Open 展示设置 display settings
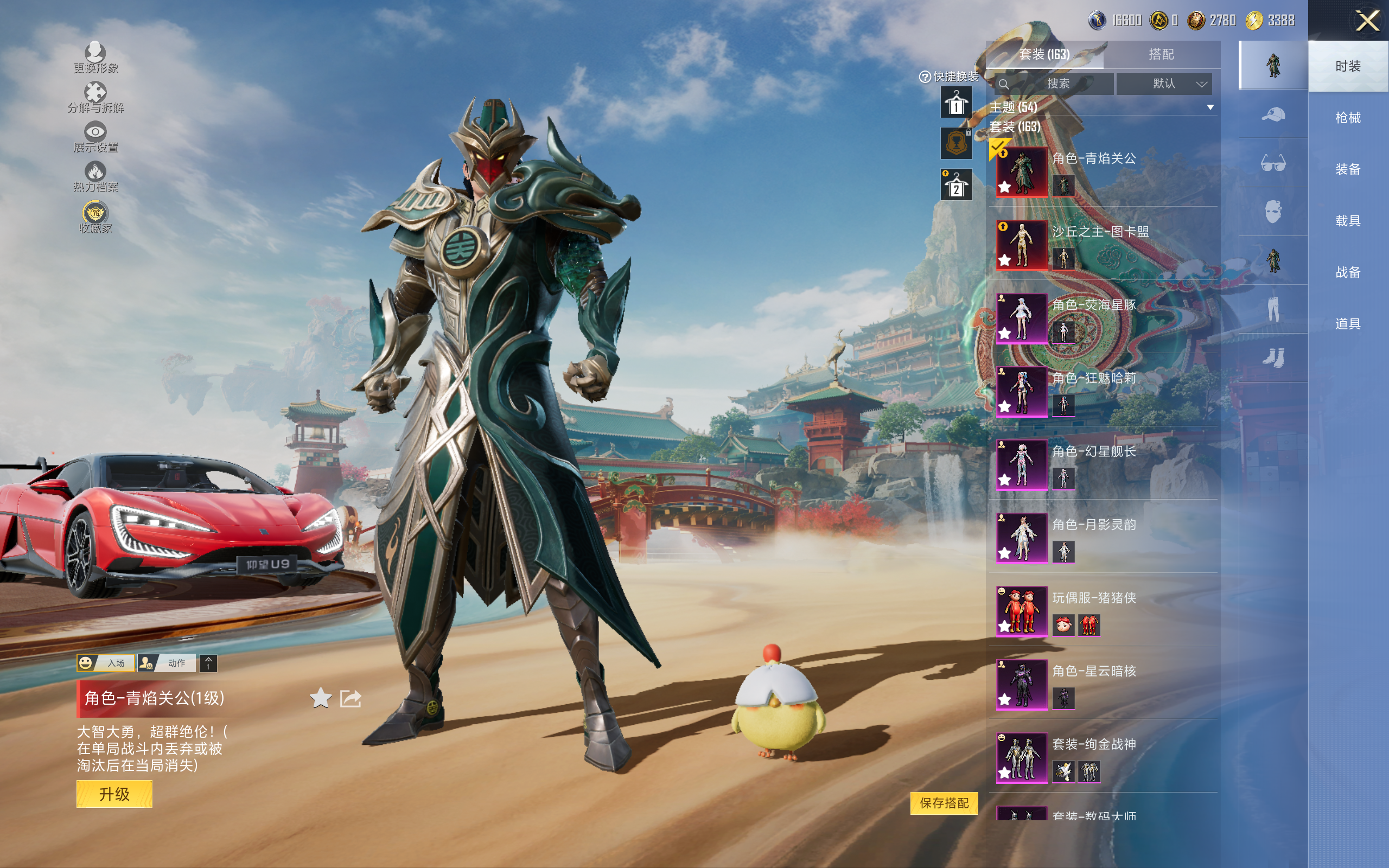Image resolution: width=1389 pixels, height=868 pixels. 95,137
